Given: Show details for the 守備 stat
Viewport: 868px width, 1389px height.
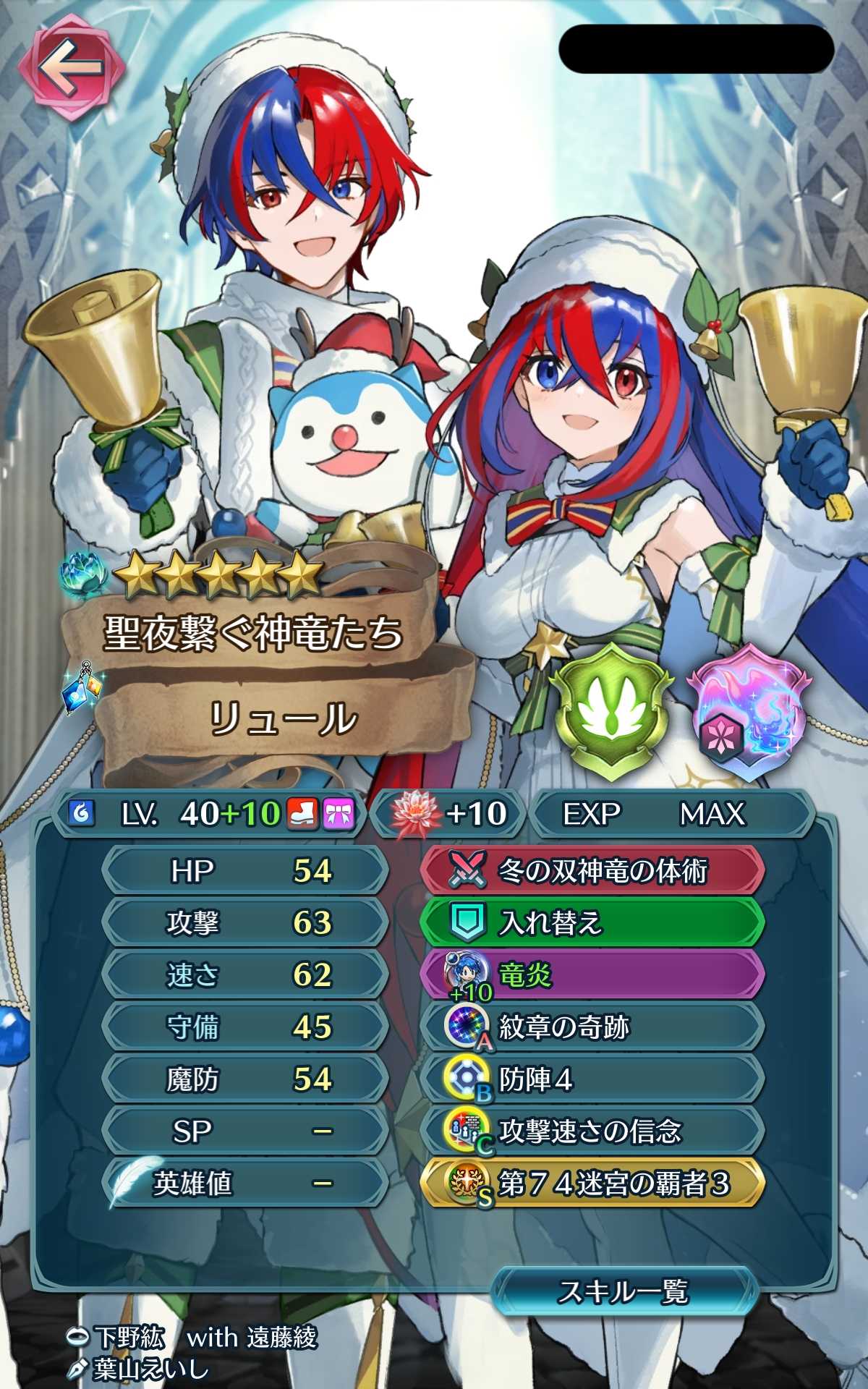Looking at the screenshot, I should coord(246,1027).
